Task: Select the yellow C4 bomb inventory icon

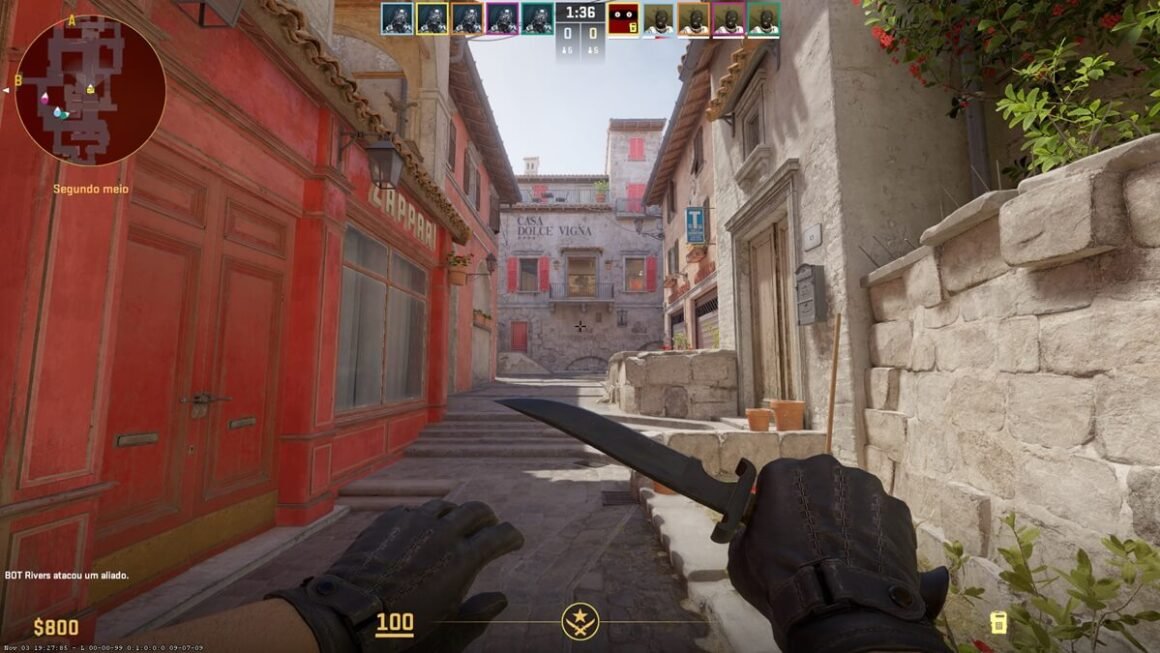Action: pyautogui.click(x=997, y=623)
